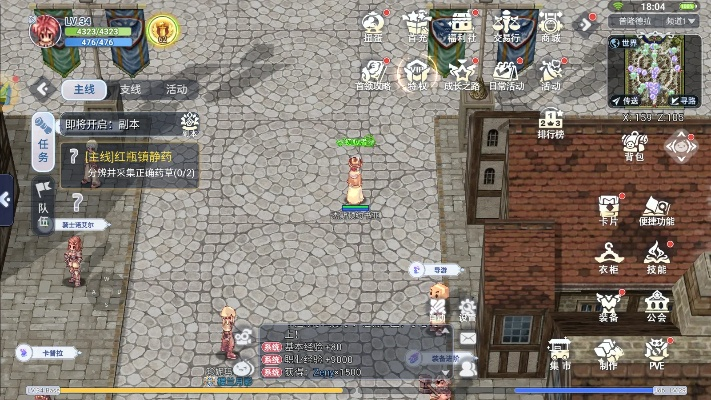Open the 装备 equipment menu

608,305
